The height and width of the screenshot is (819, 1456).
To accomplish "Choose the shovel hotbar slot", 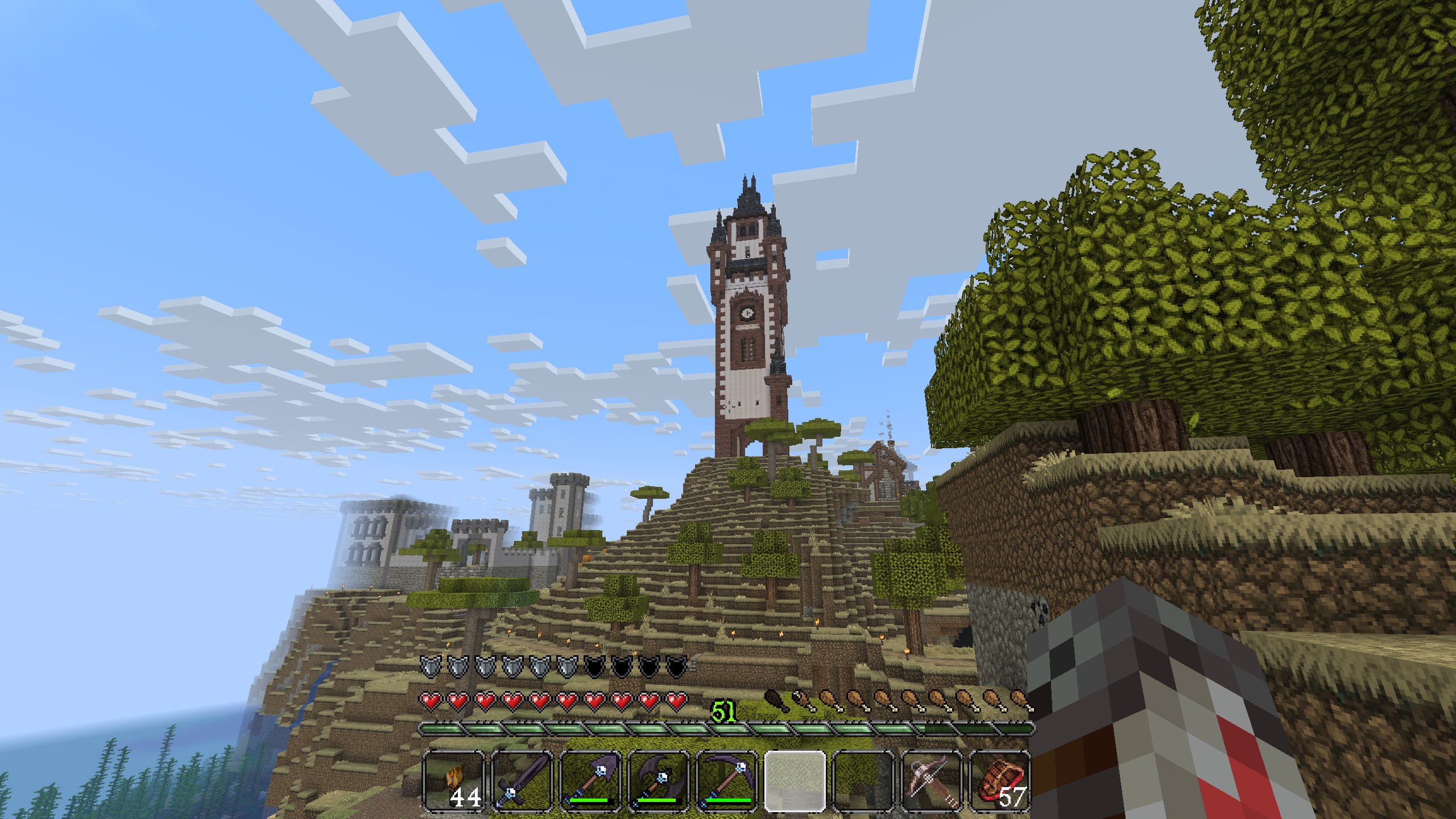I will click(x=590, y=780).
